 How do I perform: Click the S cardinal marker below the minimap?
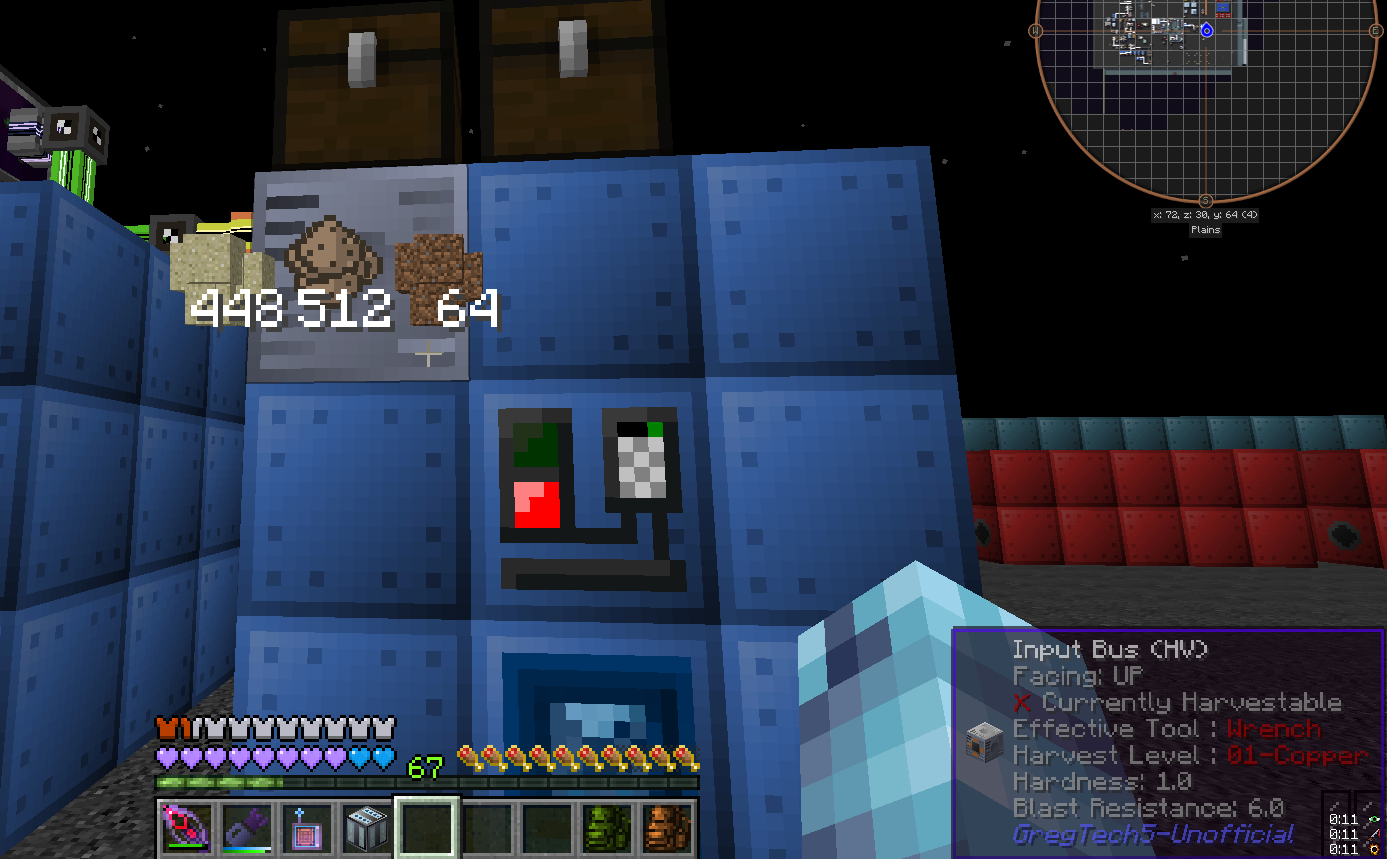[x=1206, y=199]
